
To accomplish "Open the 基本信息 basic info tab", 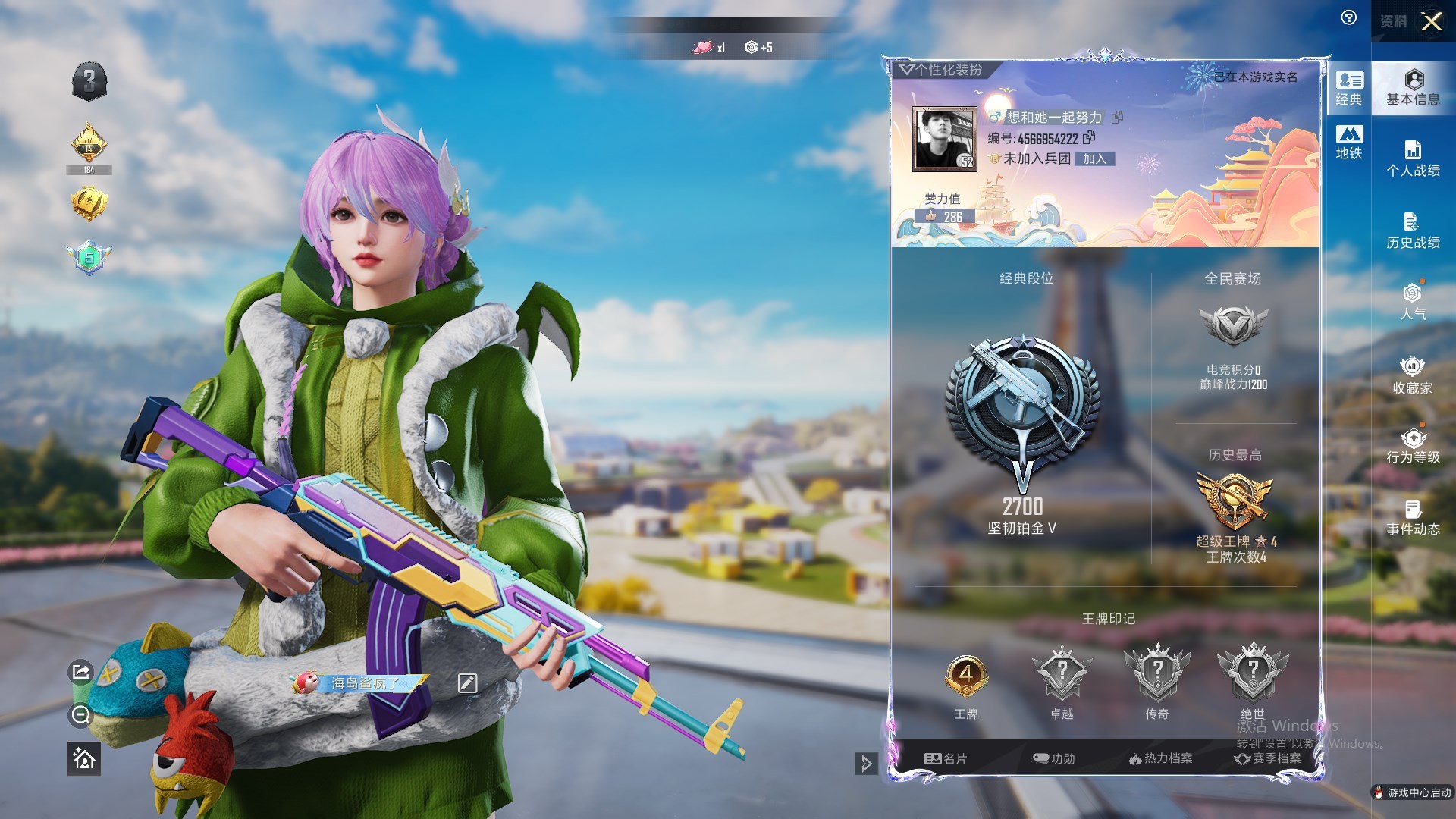I will pos(1413,88).
